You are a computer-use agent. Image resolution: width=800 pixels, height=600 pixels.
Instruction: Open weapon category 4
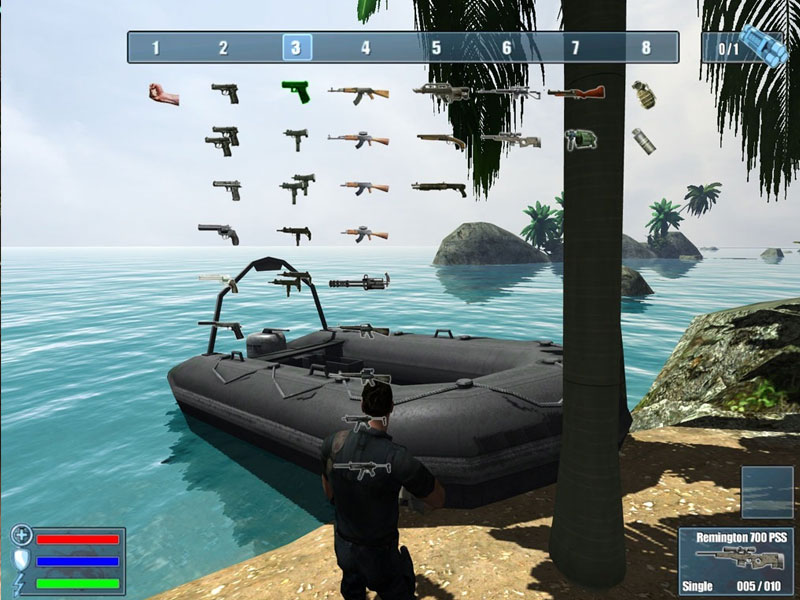click(365, 47)
